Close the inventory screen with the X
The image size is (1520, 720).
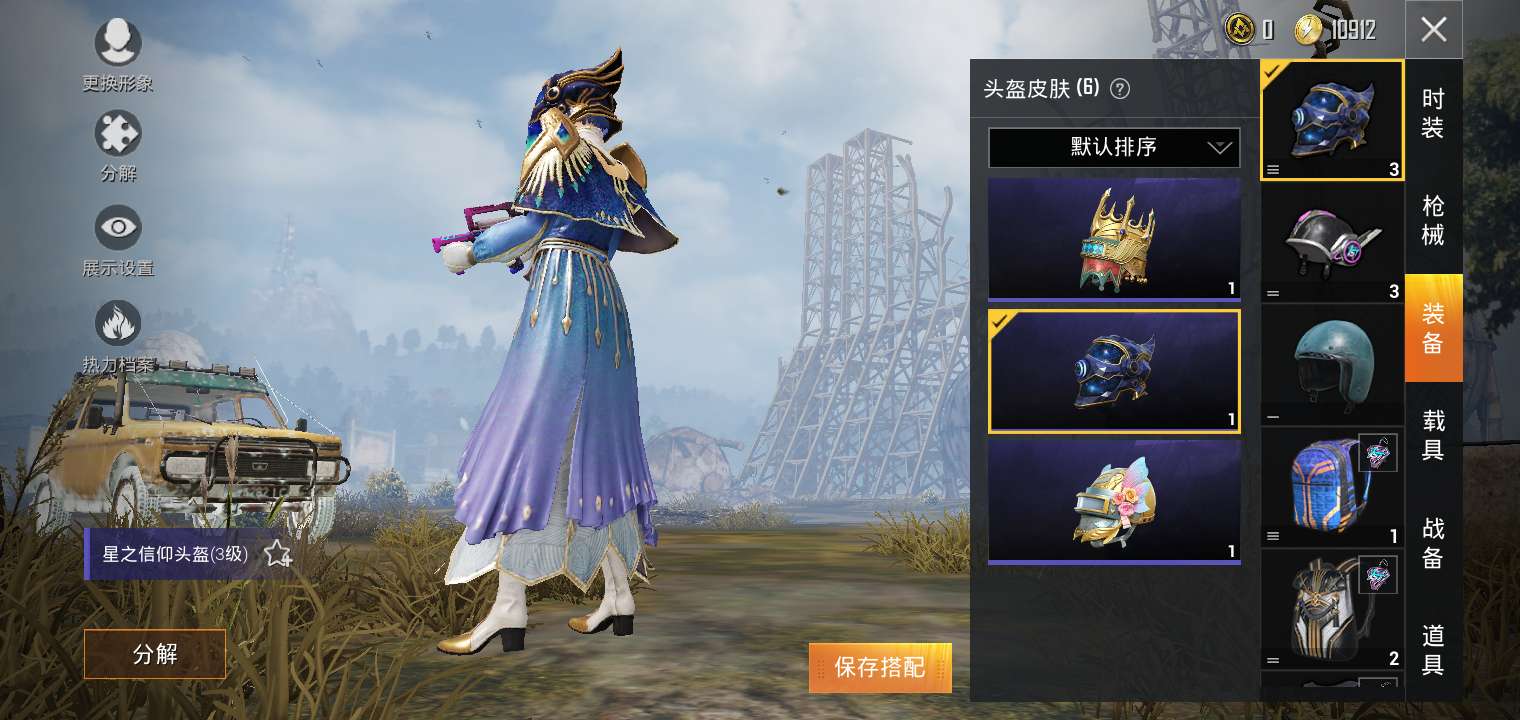pyautogui.click(x=1433, y=30)
